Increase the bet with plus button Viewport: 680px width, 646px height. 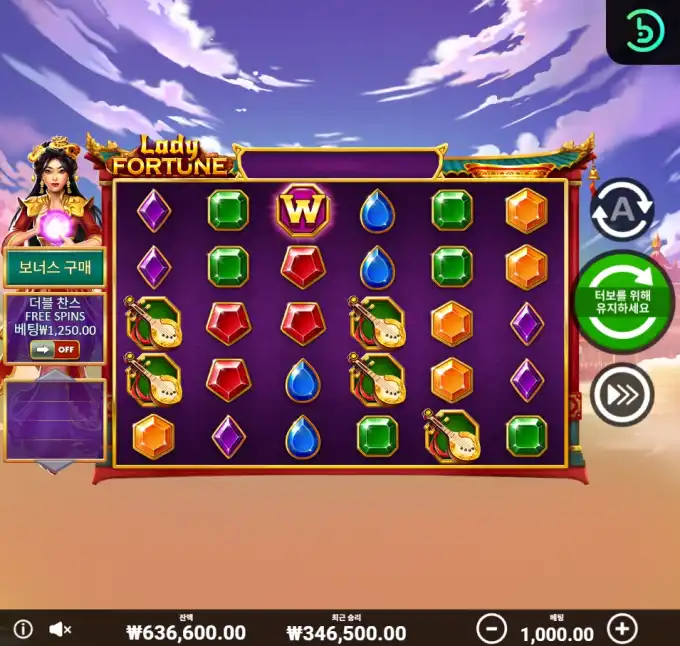pos(622,629)
